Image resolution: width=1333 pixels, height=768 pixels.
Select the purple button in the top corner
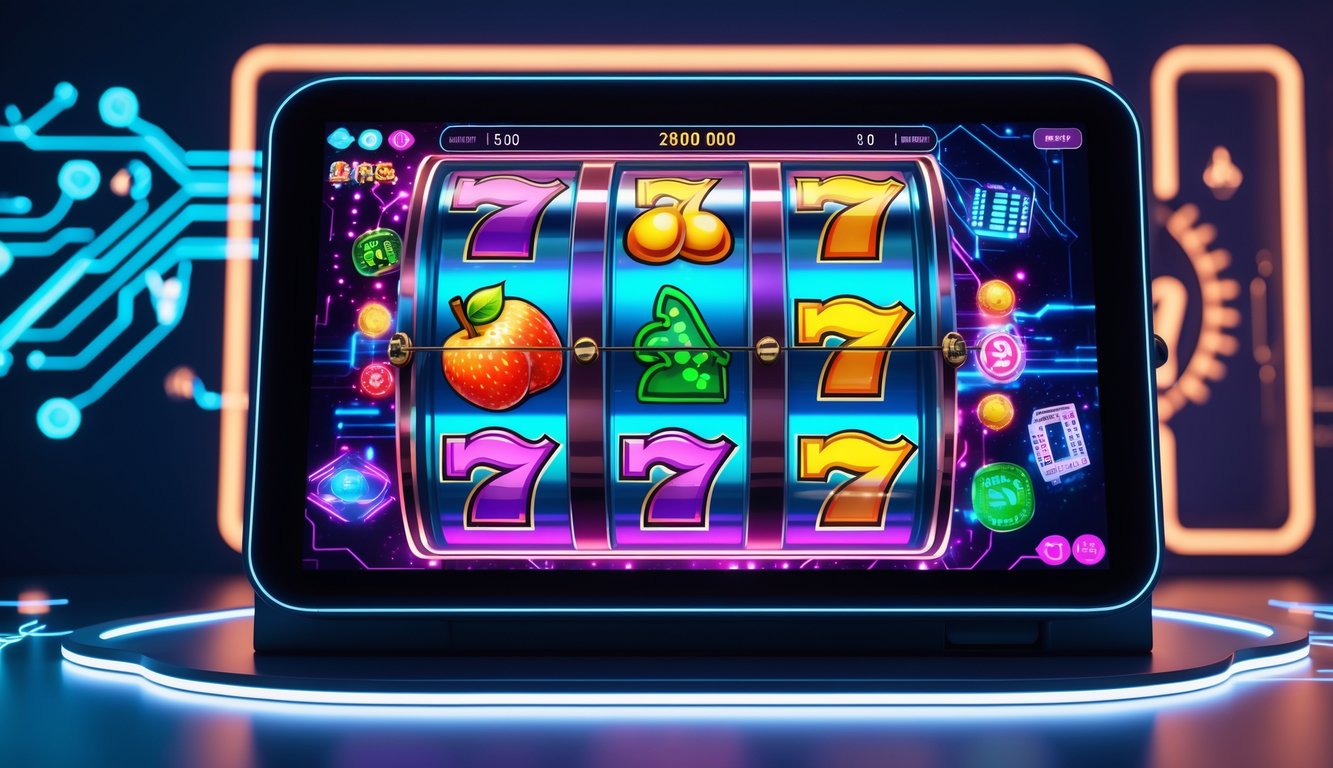point(1058,139)
